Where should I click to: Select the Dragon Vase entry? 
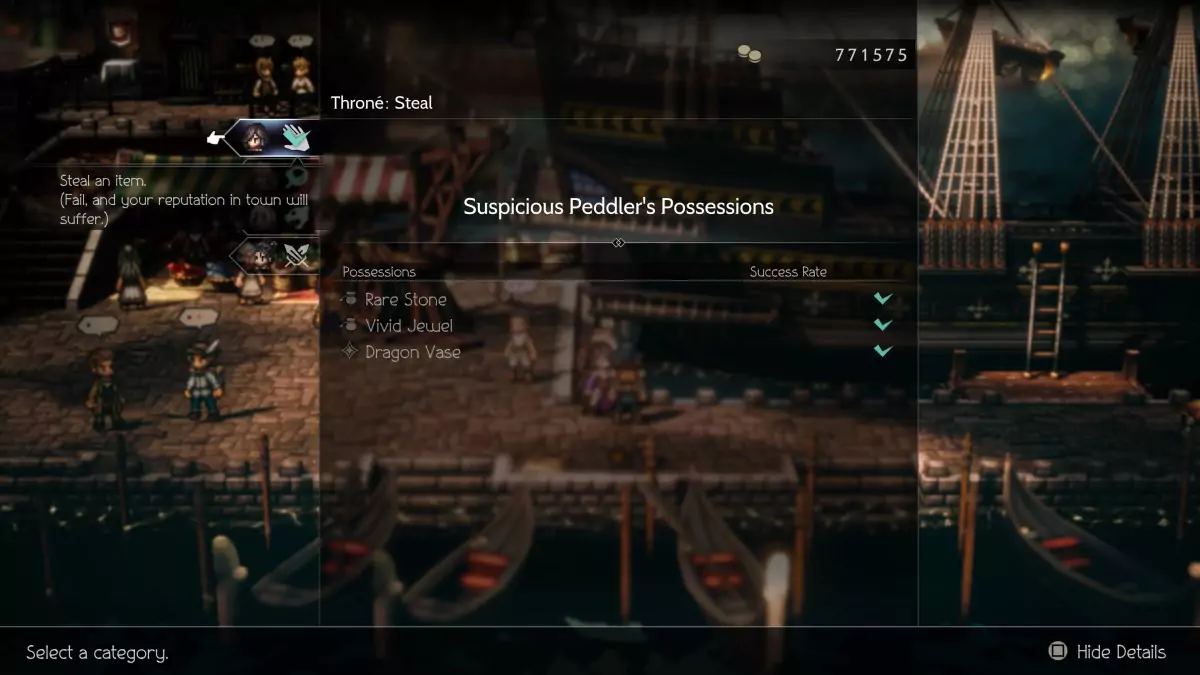(412, 352)
